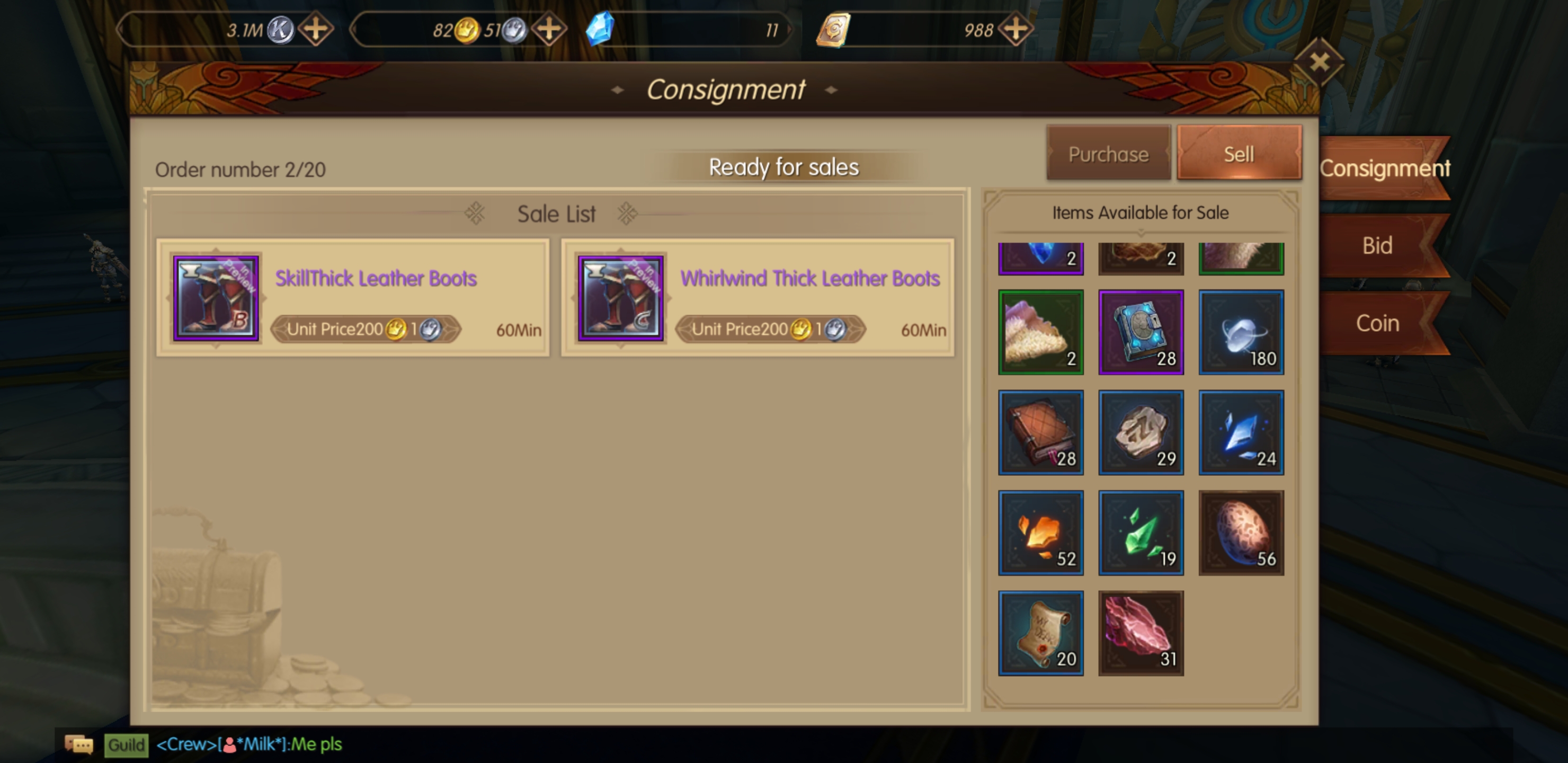
Task: Select the orange ore stack of 52
Action: click(1041, 533)
